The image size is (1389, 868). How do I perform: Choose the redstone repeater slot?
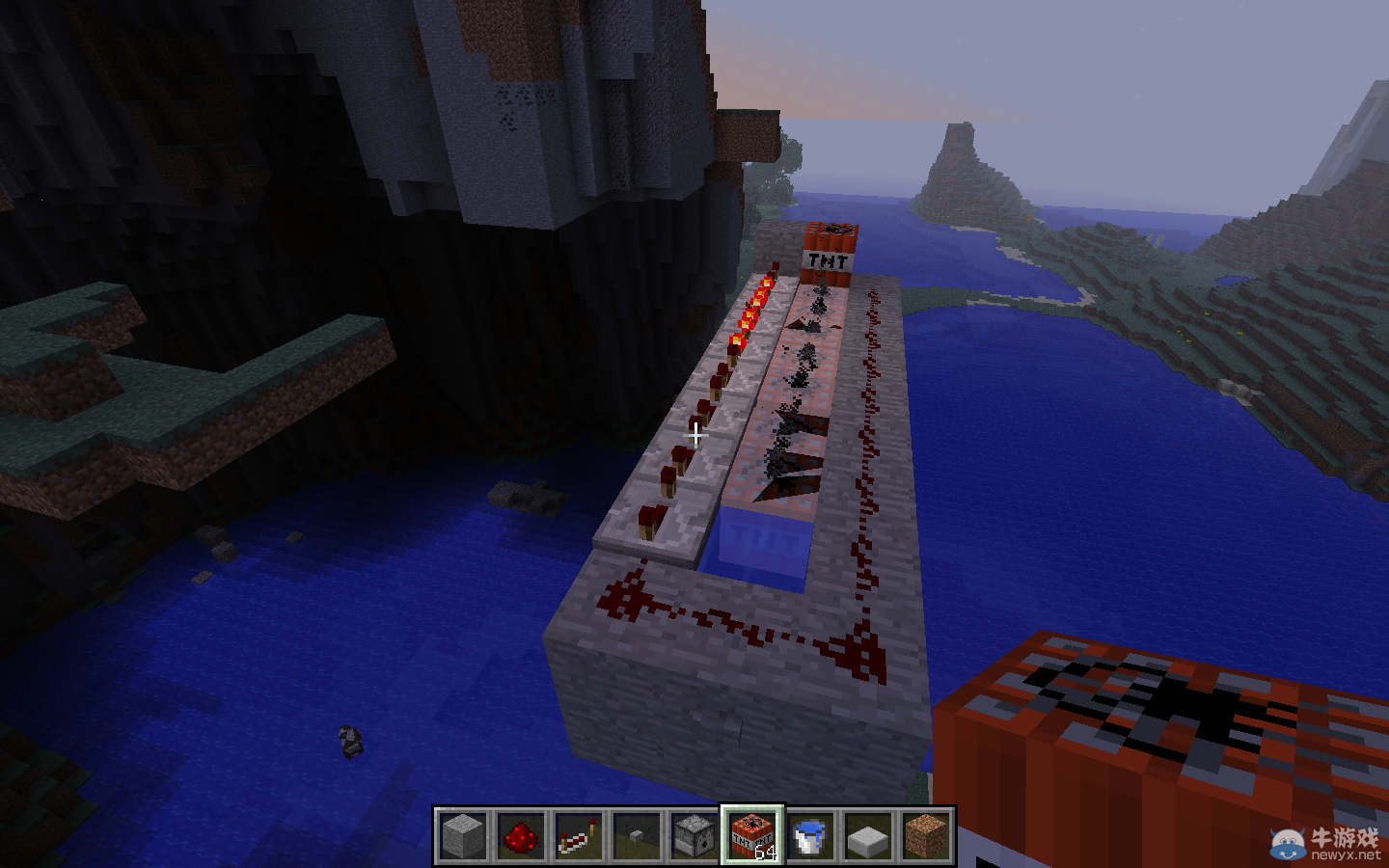point(579,835)
